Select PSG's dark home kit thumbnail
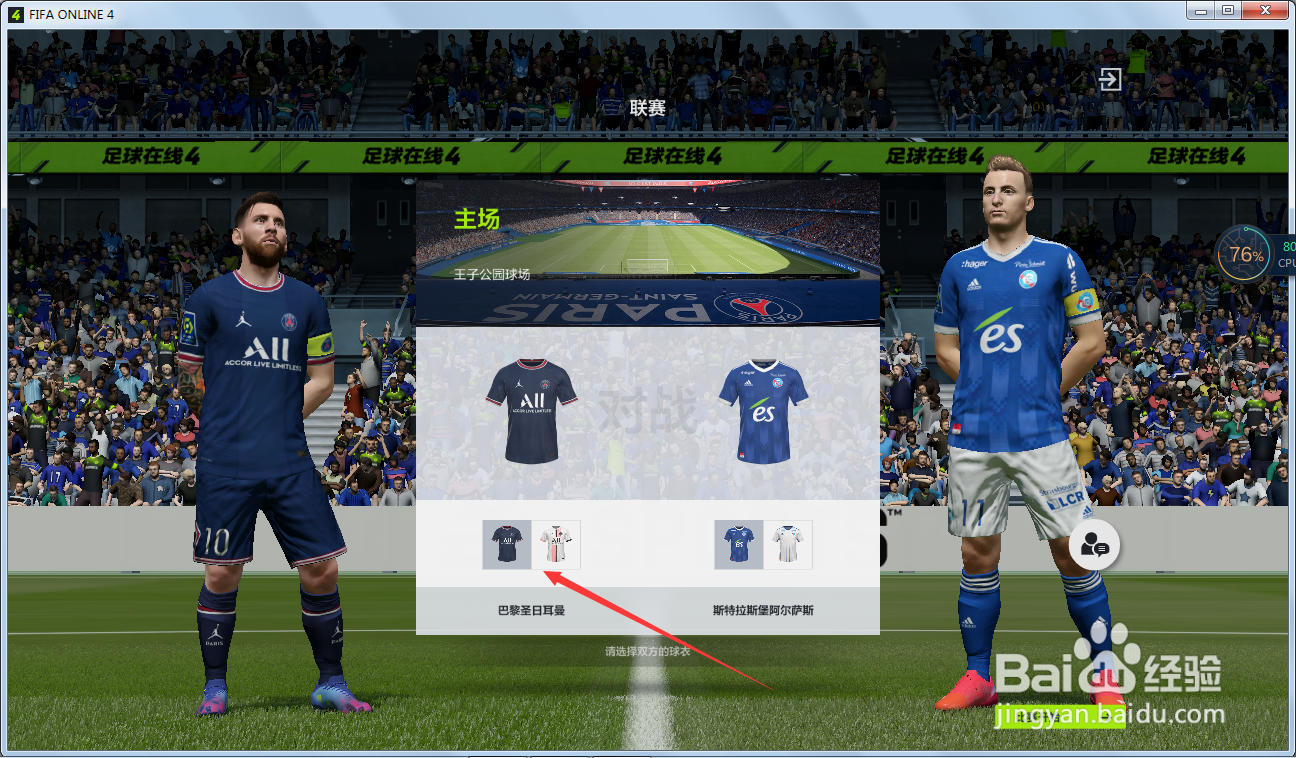Screen dimensions: 1296x758 [507, 544]
